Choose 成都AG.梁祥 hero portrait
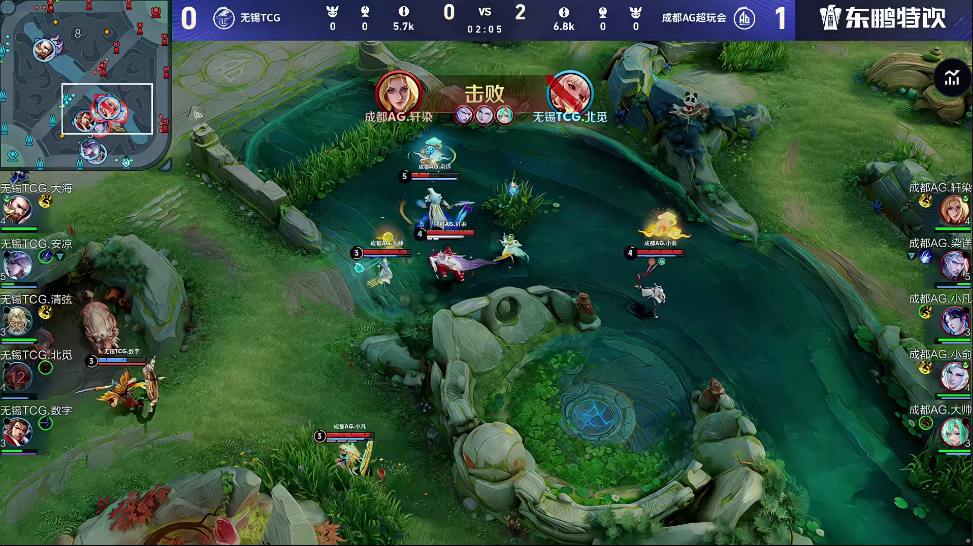Screen dimensions: 973x546 click(954, 265)
